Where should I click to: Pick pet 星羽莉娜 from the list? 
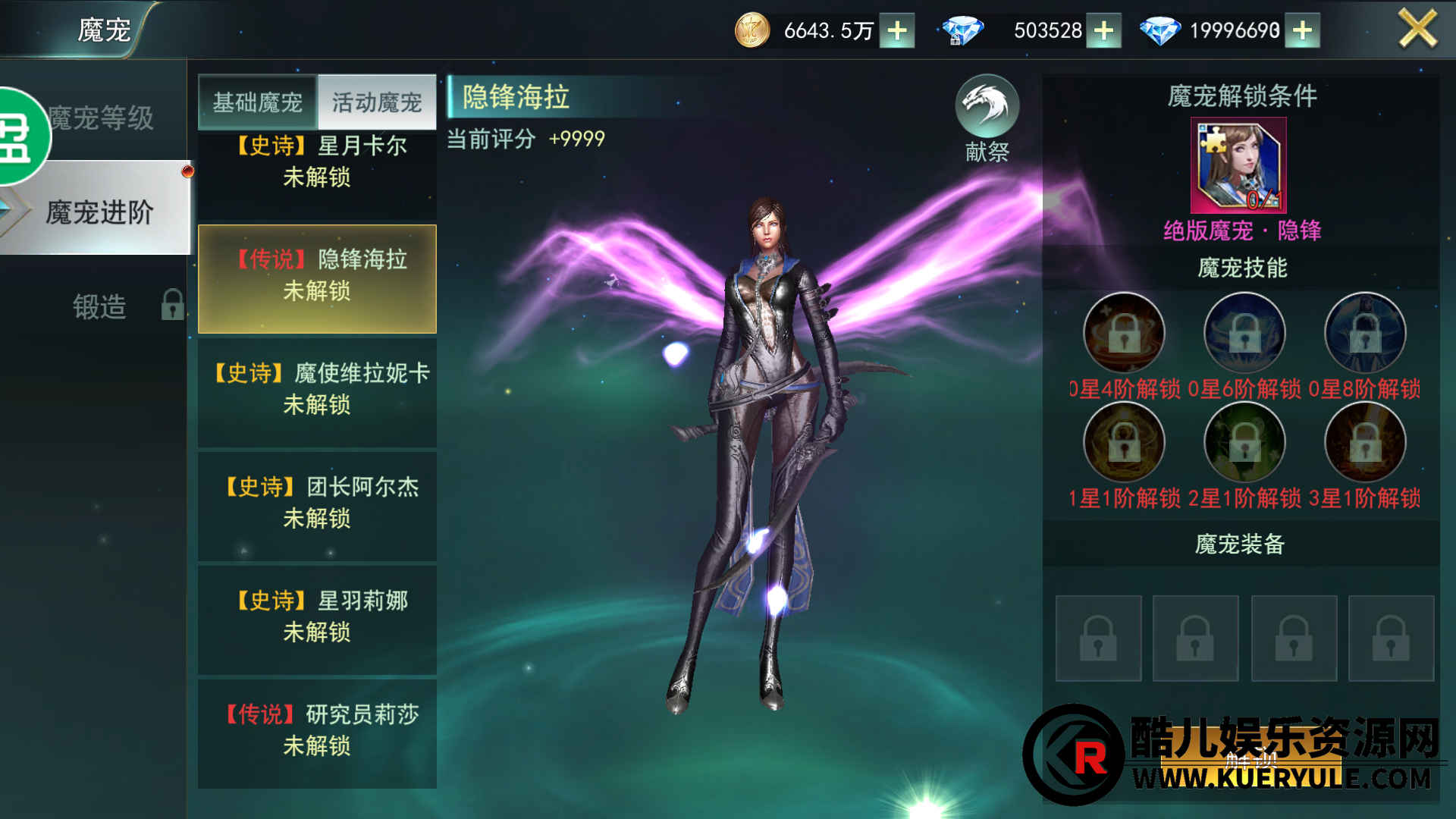[x=317, y=617]
